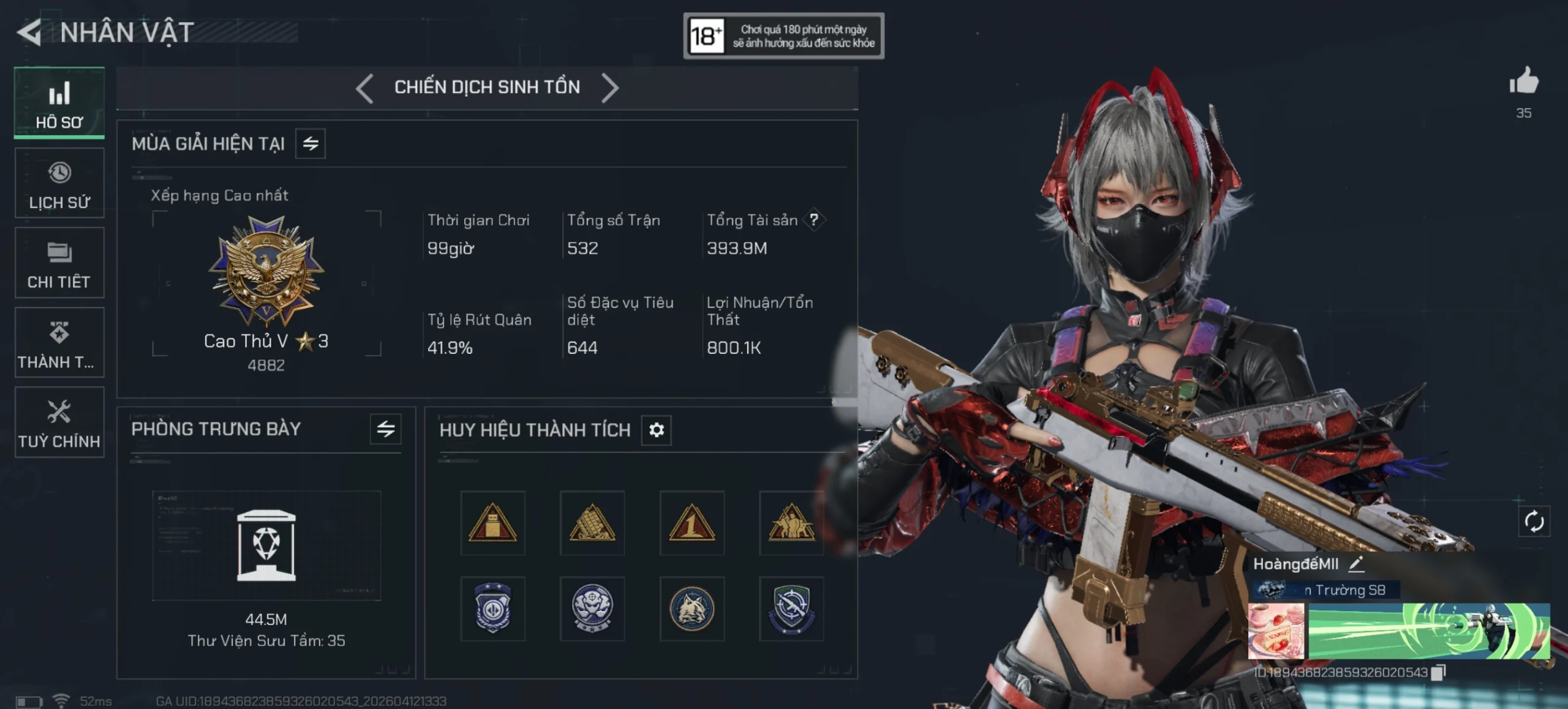This screenshot has width=1568, height=709.
Task: Open HUY HIỆU THÀNH TÍCH badge settings gear
Action: [x=656, y=430]
